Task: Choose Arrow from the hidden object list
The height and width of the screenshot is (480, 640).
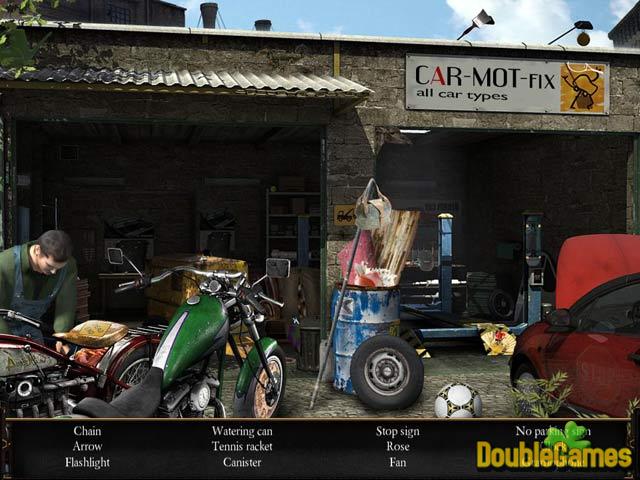Action: pos(87,447)
